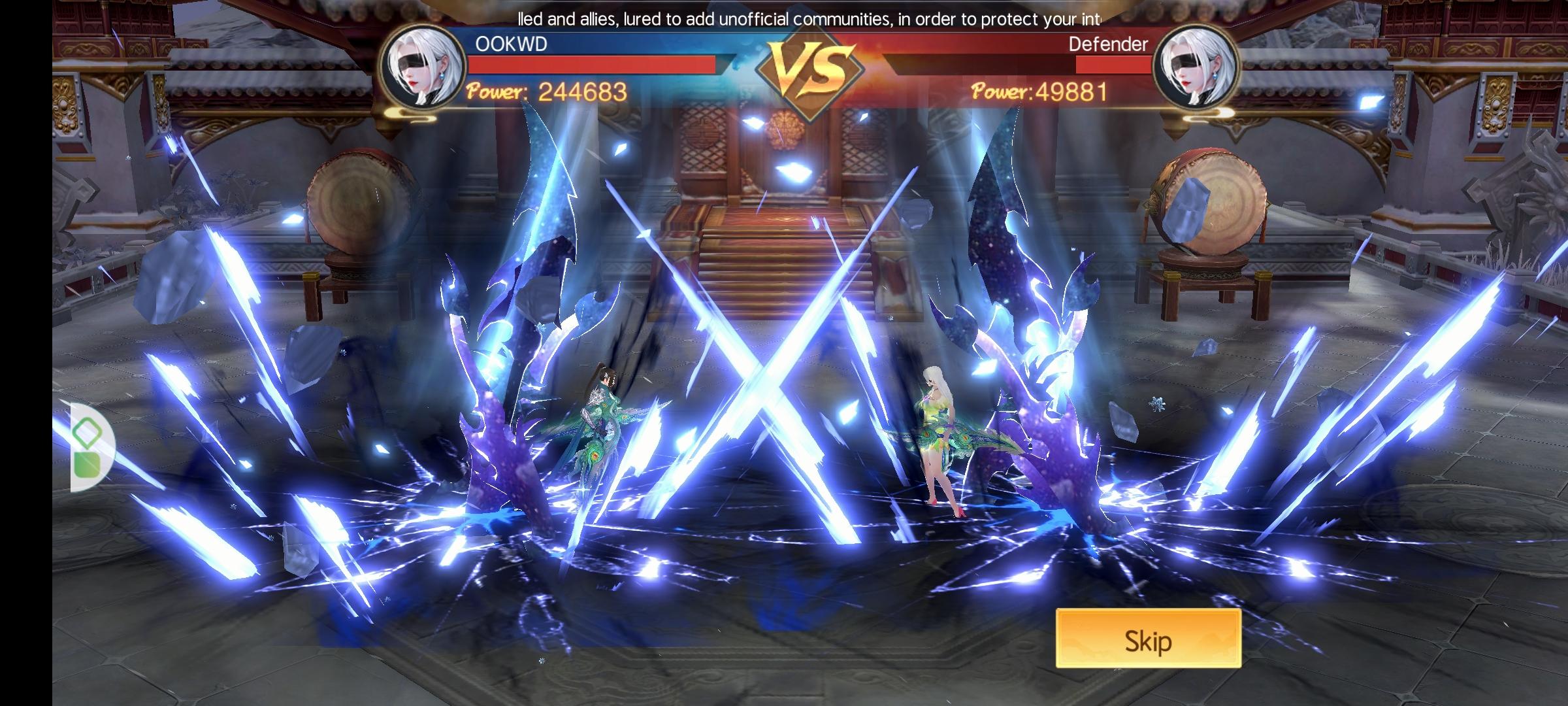Tap the Defender's portrait

point(1196,67)
